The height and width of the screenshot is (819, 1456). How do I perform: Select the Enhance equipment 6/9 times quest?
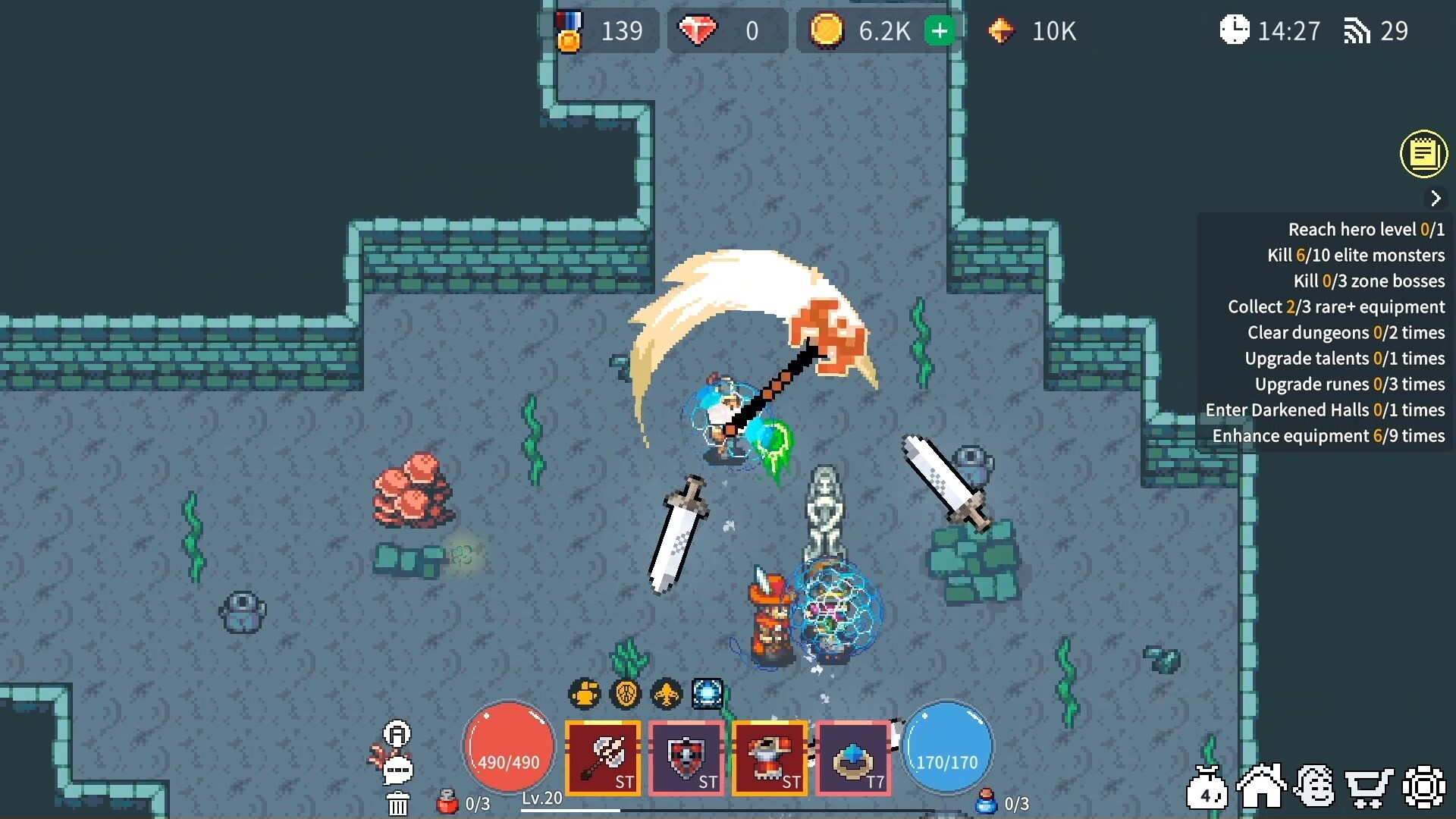point(1327,435)
